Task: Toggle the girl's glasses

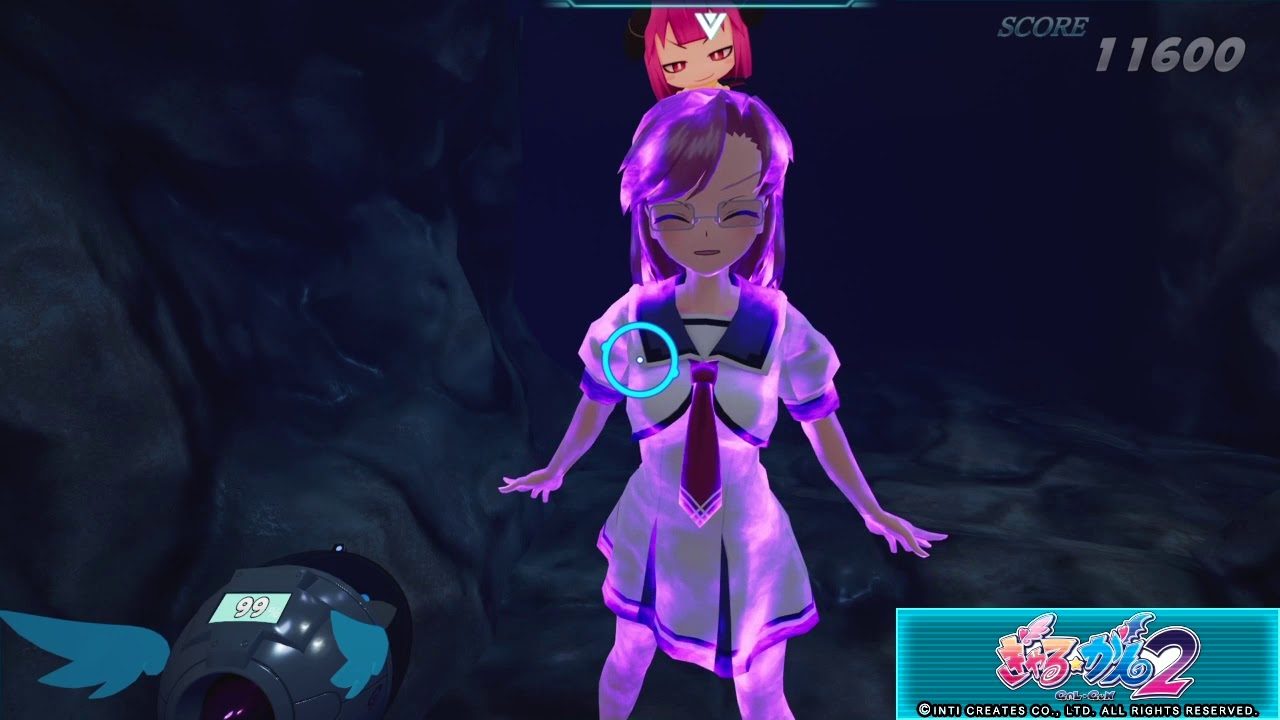Action: [x=707, y=215]
